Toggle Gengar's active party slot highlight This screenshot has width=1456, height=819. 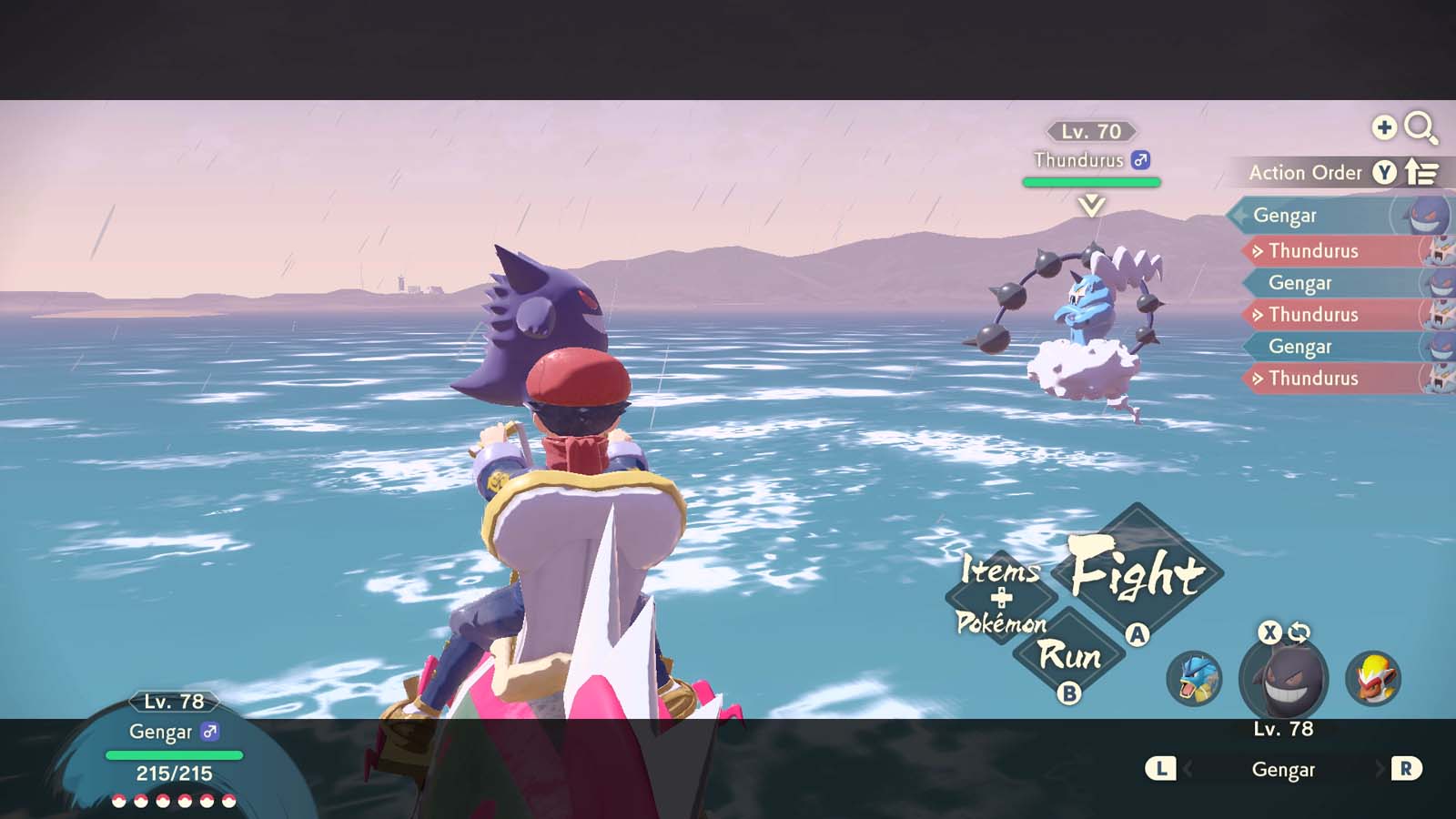tap(1283, 678)
